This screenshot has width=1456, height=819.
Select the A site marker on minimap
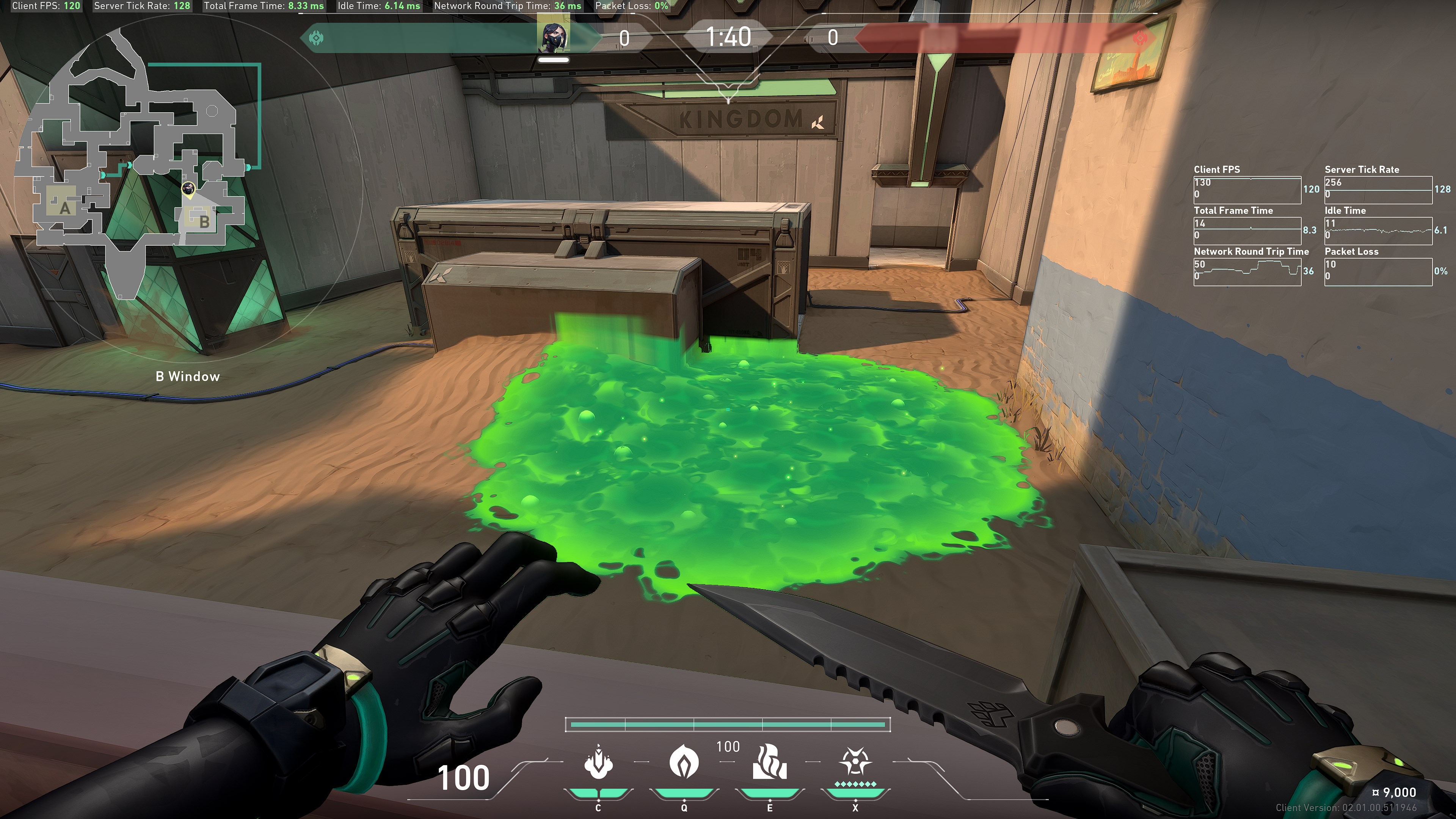(64, 208)
